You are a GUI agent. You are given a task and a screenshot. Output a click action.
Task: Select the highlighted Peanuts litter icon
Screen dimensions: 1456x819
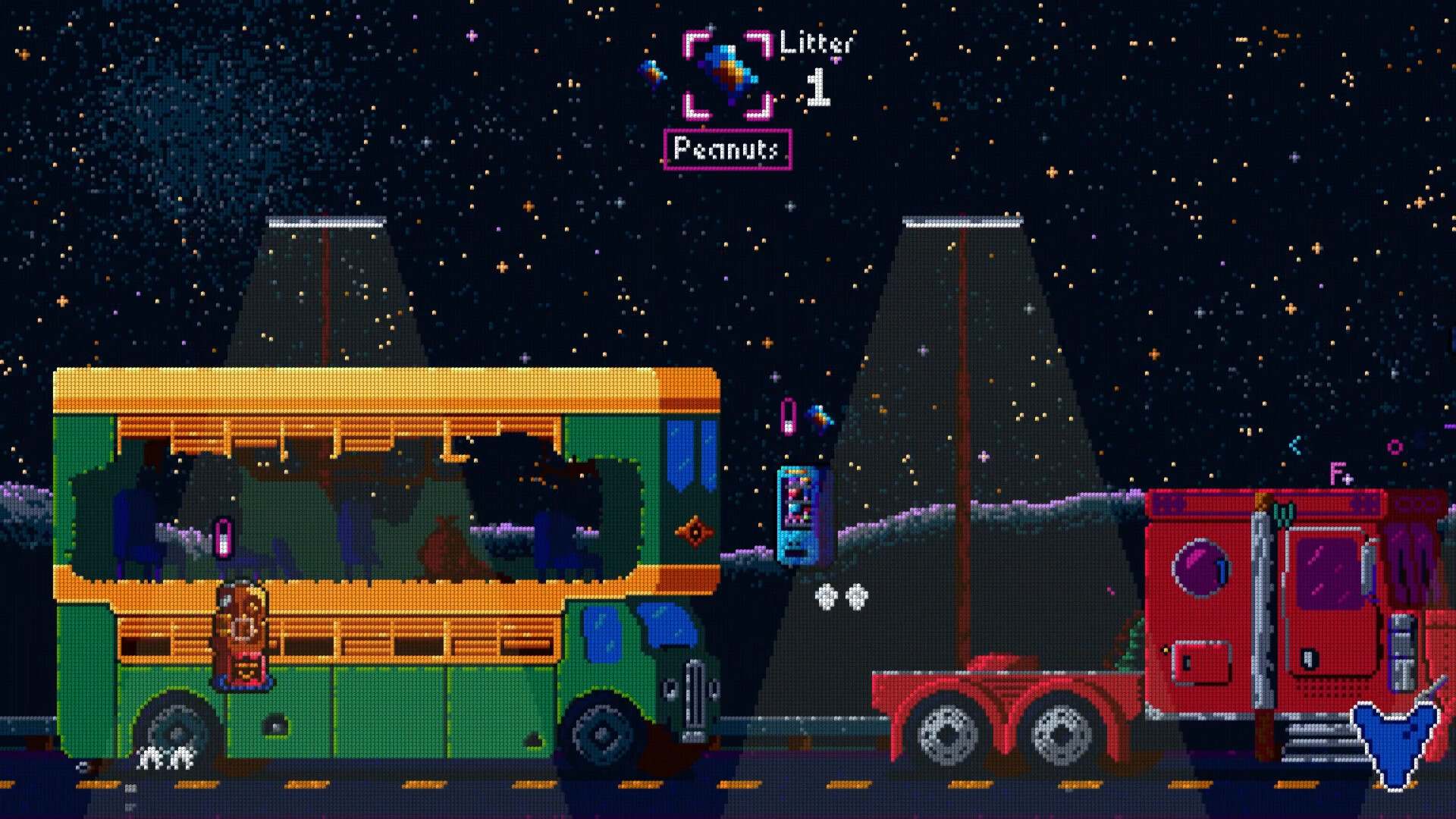(728, 74)
